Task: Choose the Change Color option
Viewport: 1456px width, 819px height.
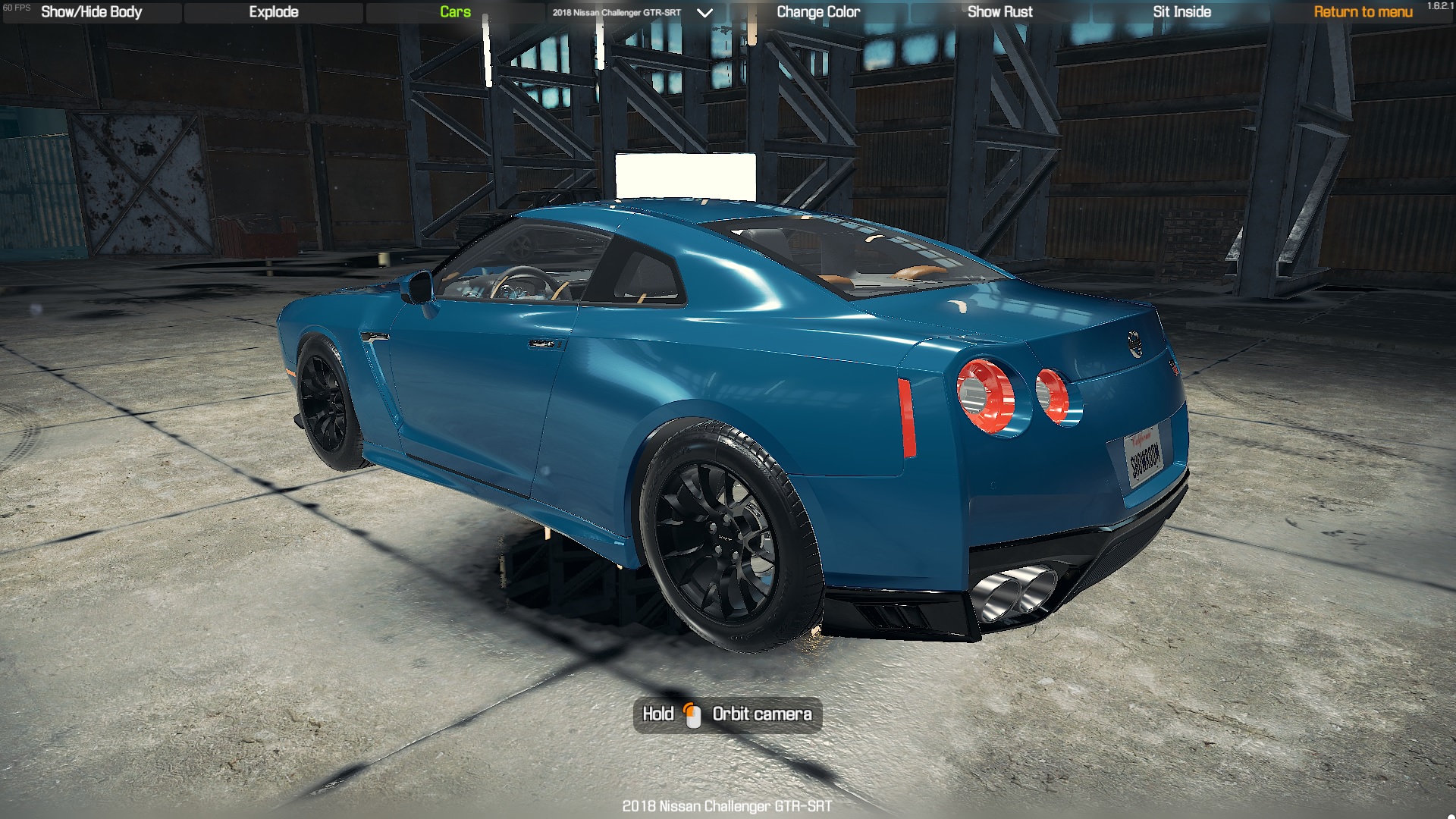Action: click(x=818, y=12)
